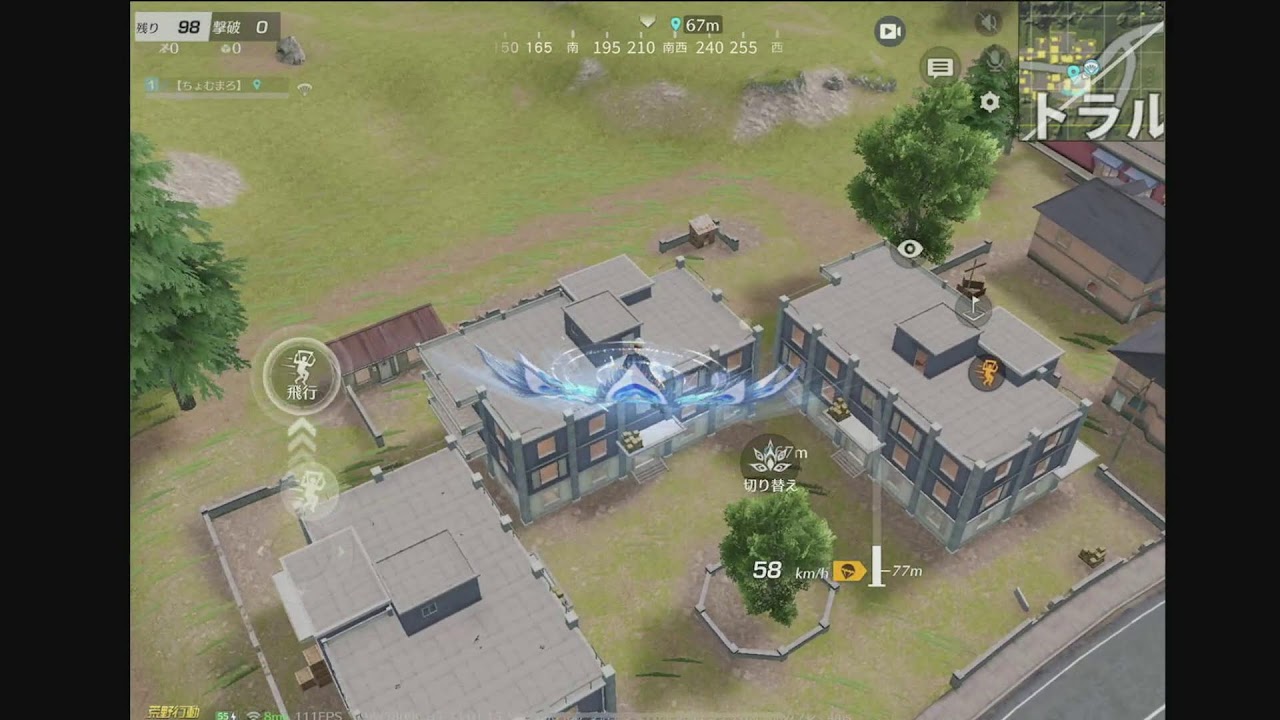This screenshot has height=720, width=1280.
Task: Toggle the microphone voice chat icon
Action: 995,58
